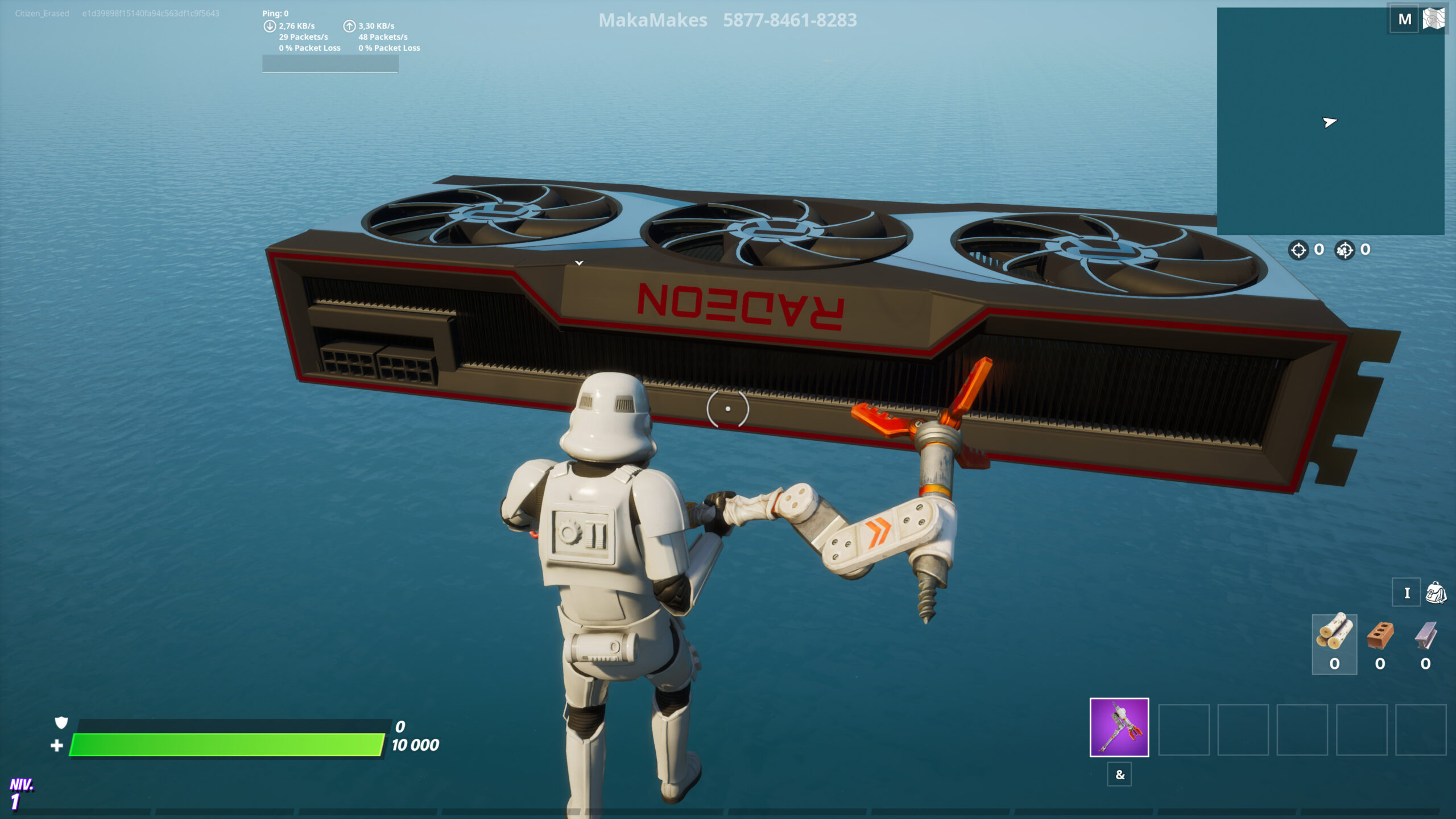Screen dimensions: 1456x819
Task: Click the shield icon beside the blue bar
Action: (60, 722)
